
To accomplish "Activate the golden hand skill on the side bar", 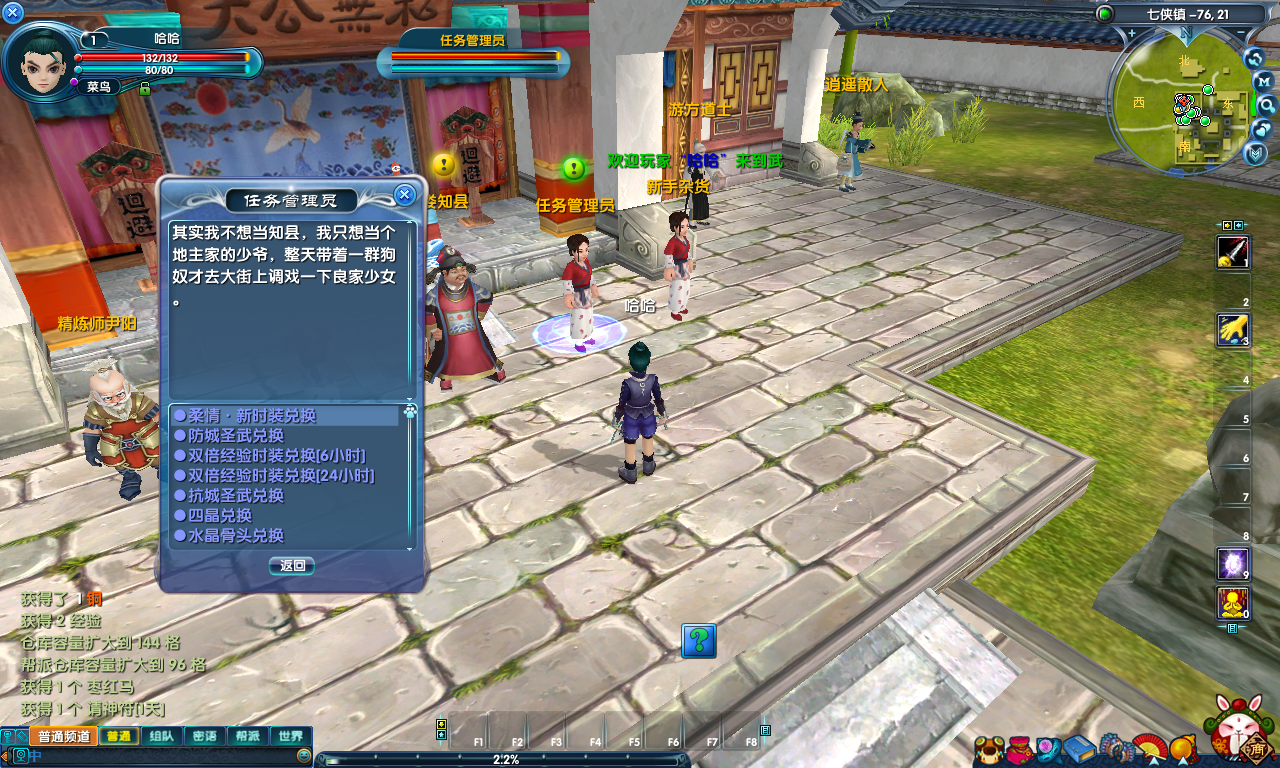I will click(x=1232, y=329).
